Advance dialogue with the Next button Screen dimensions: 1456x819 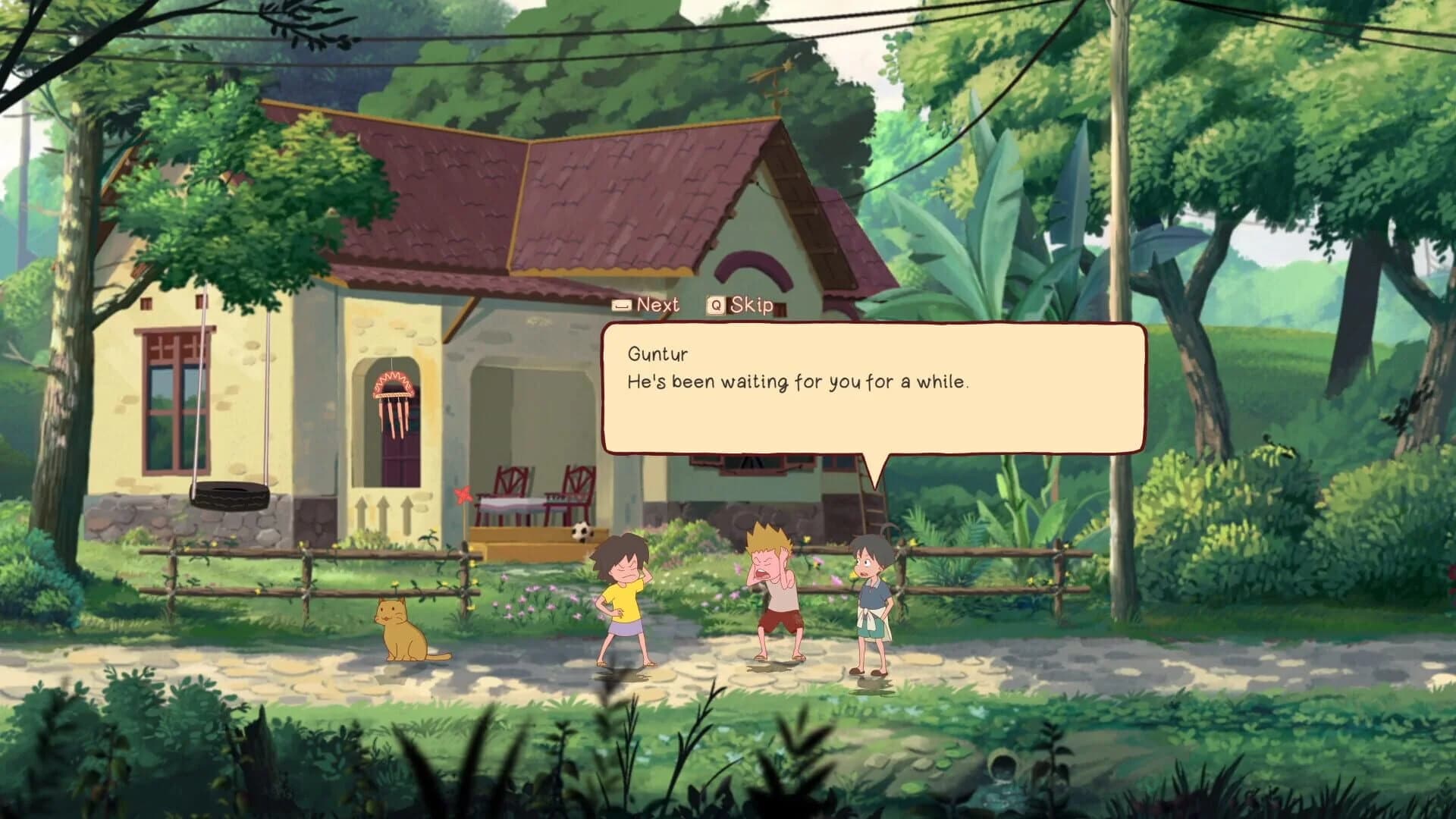pos(658,304)
